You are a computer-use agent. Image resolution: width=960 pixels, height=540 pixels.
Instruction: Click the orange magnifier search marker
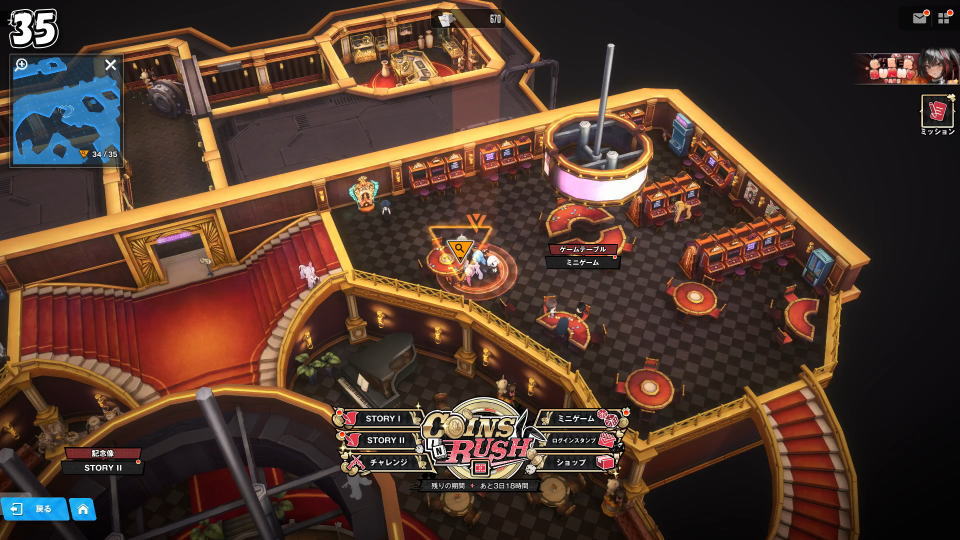459,249
